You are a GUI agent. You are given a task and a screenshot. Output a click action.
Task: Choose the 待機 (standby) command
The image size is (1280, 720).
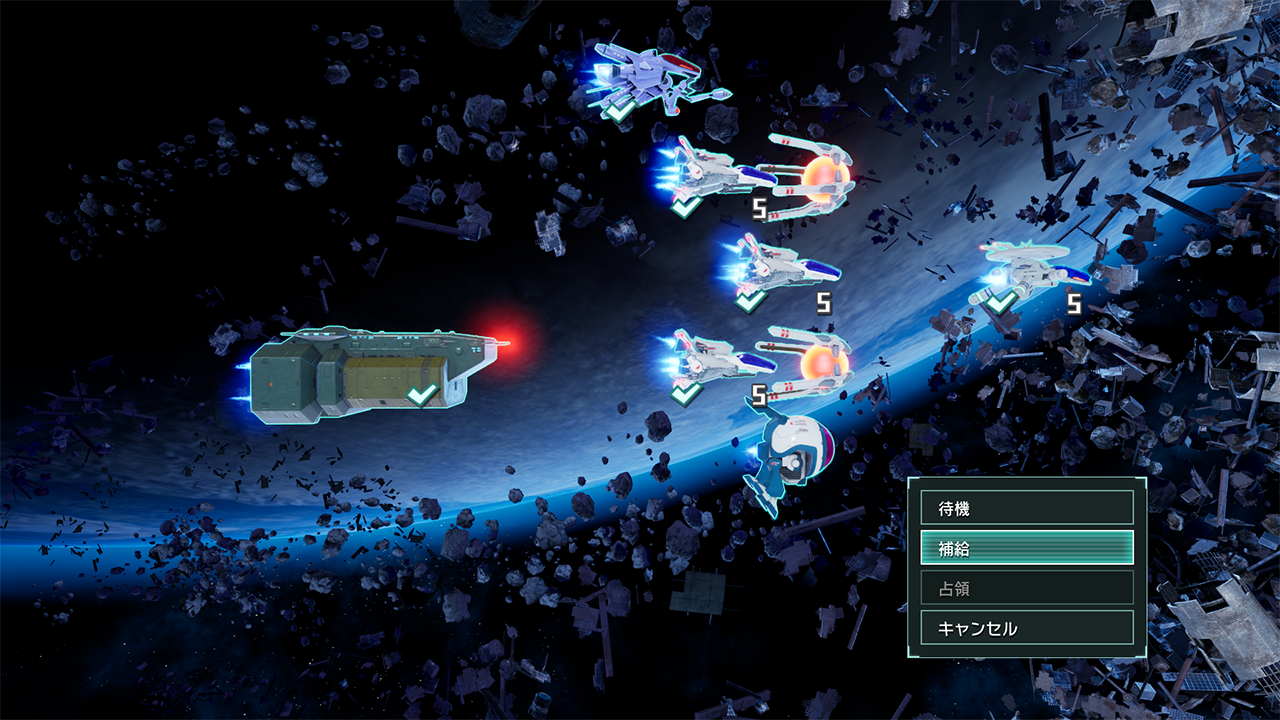pos(1026,508)
